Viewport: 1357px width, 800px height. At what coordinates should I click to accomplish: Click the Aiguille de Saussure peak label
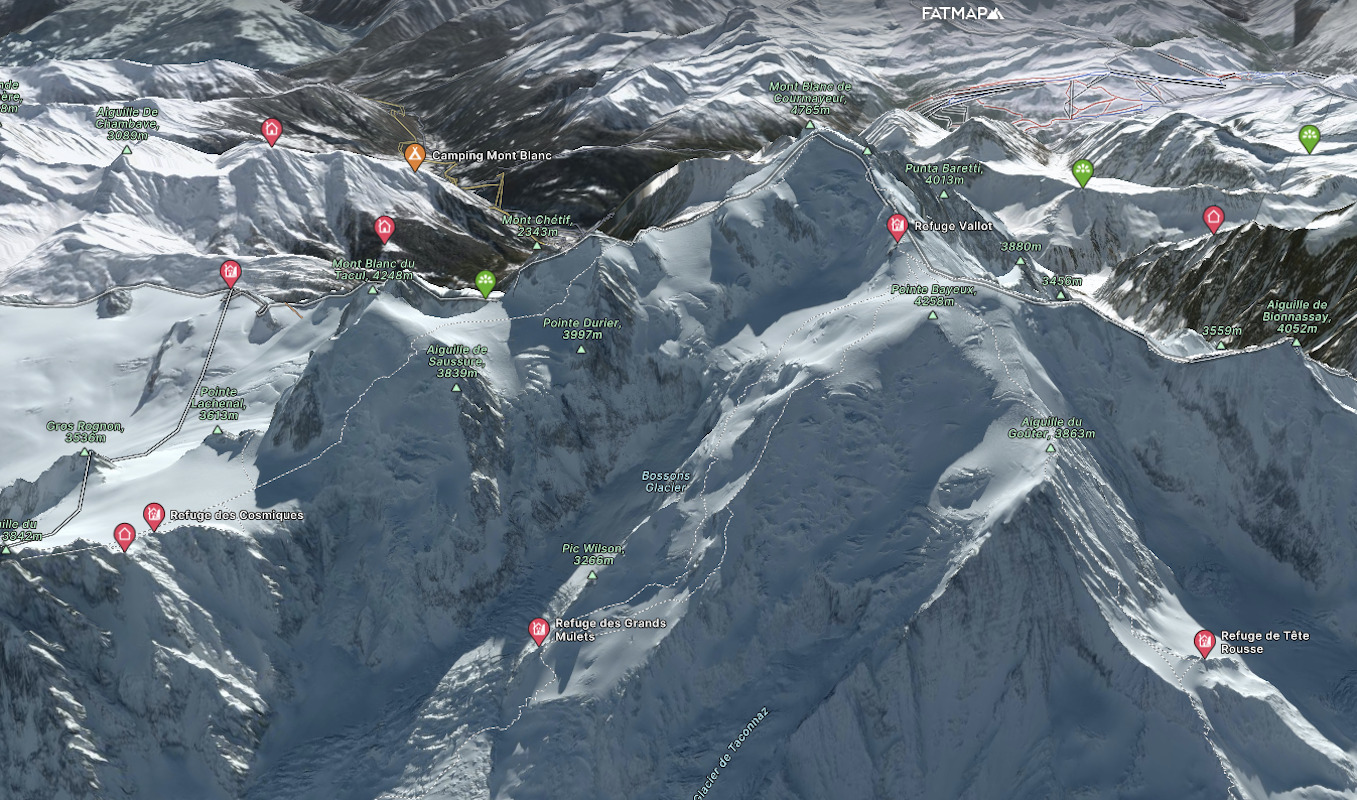456,361
